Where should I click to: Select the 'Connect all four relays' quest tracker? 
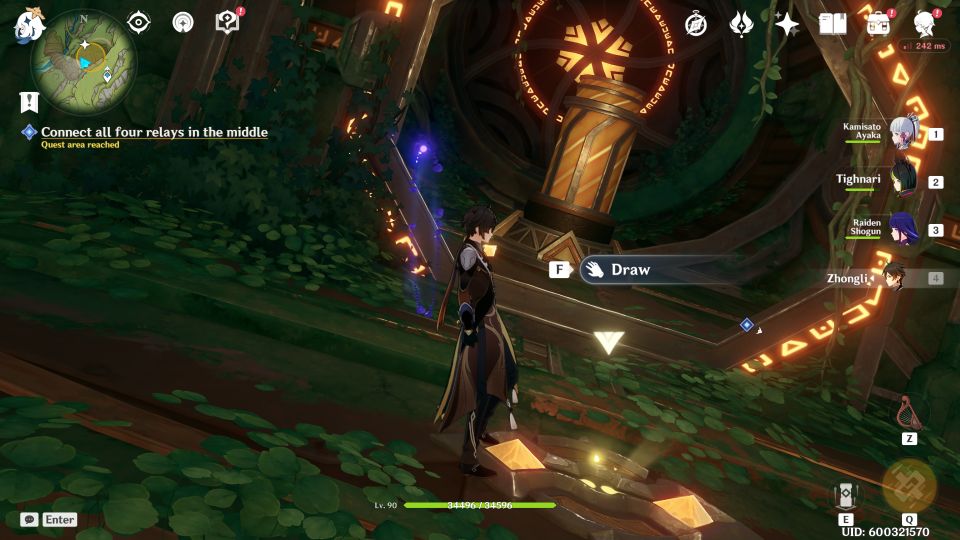click(153, 132)
